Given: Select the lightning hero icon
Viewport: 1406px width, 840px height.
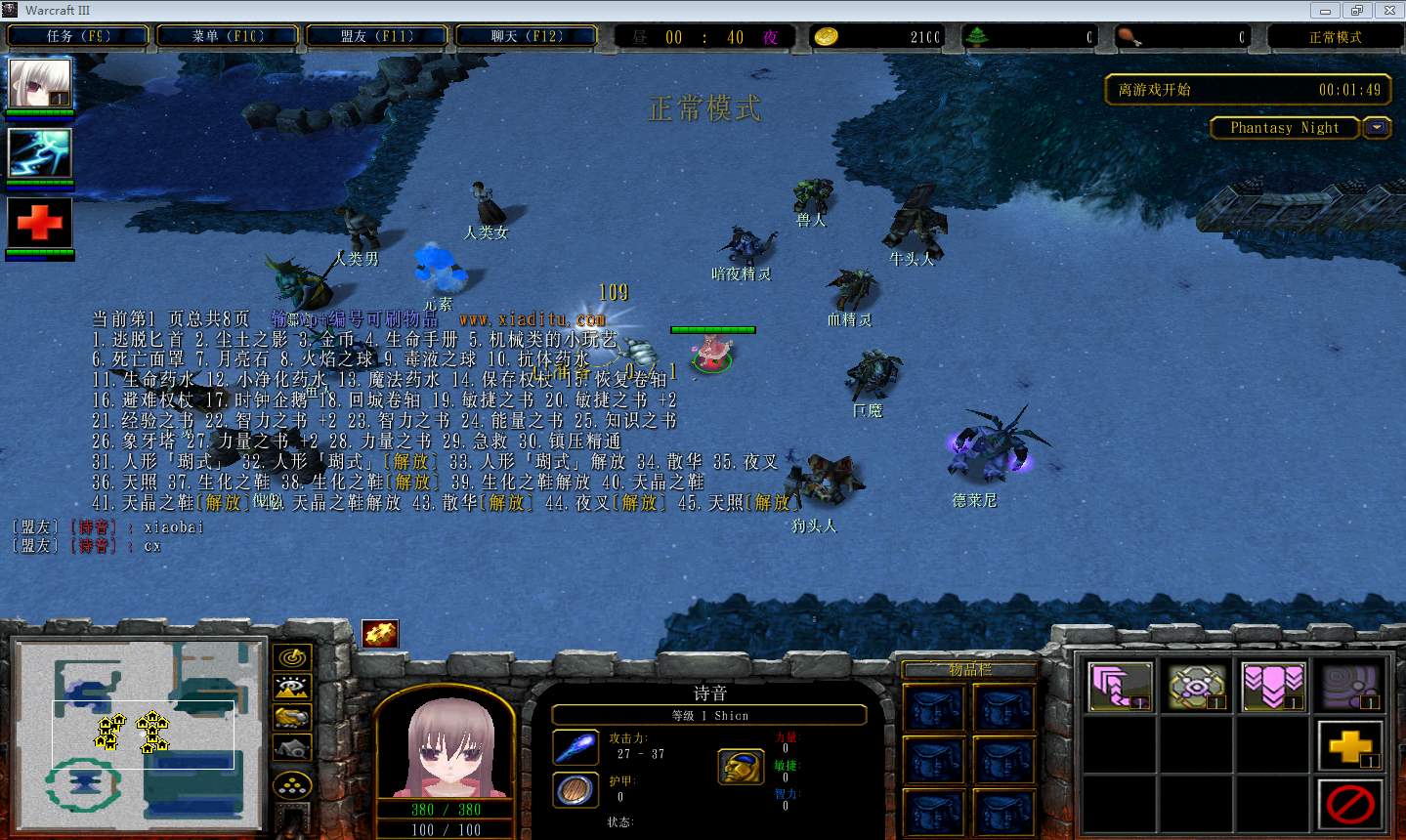Looking at the screenshot, I should [40, 153].
